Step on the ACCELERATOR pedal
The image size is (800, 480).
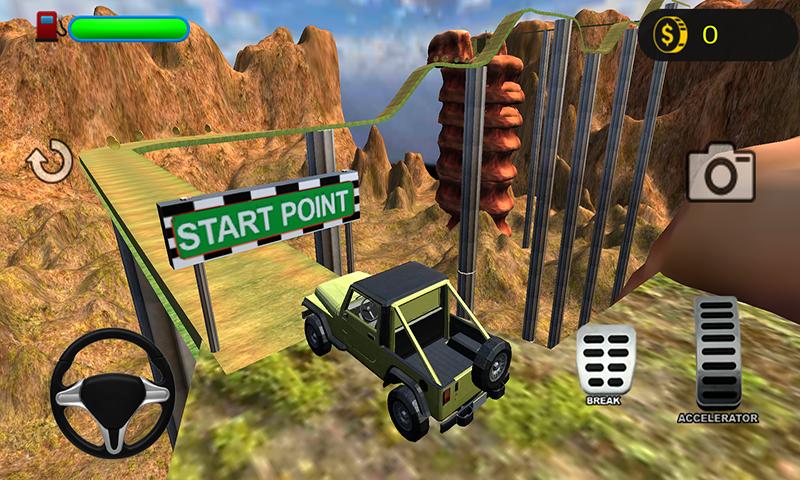716,353
